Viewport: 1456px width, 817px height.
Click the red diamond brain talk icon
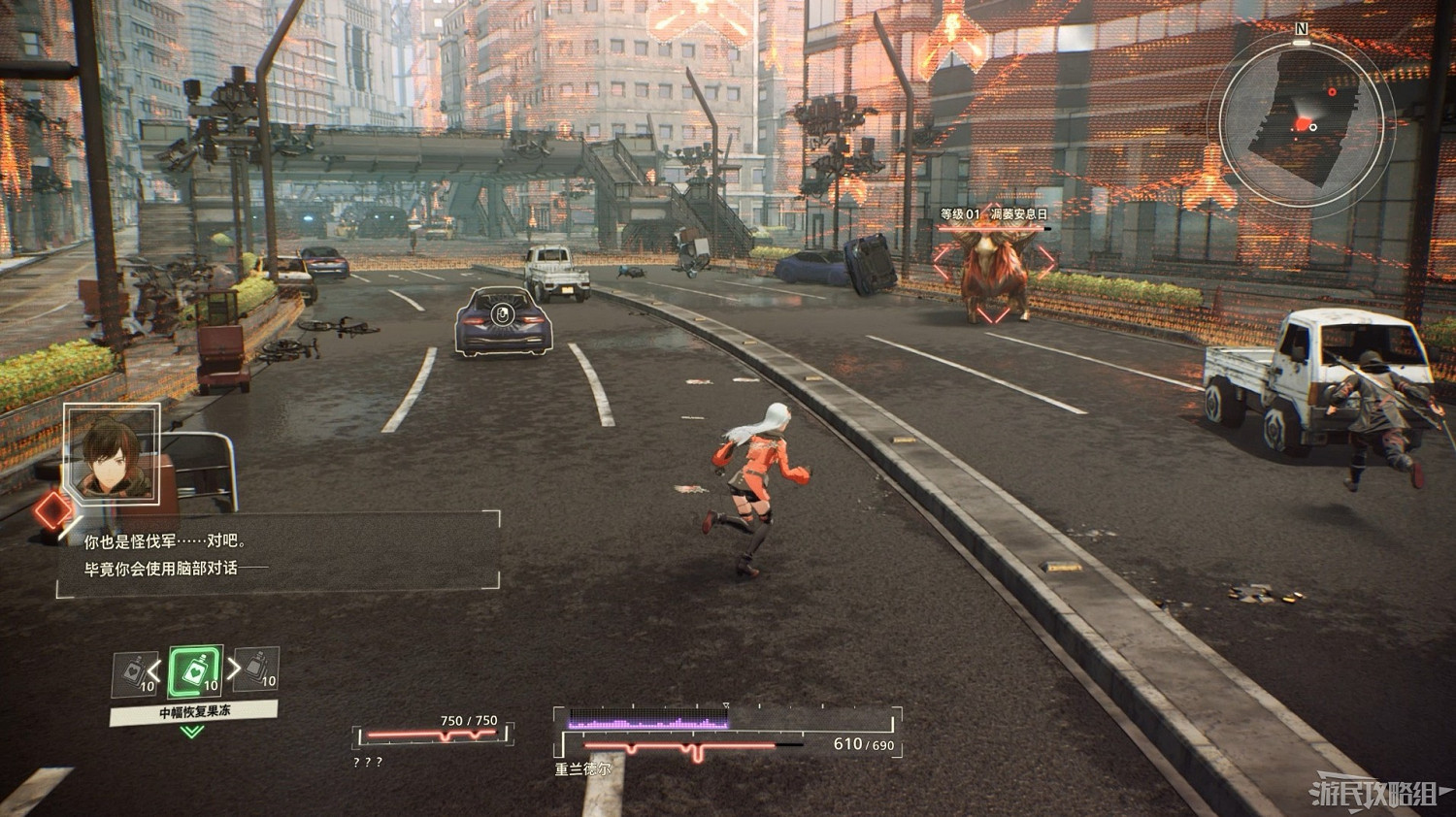pyautogui.click(x=53, y=512)
